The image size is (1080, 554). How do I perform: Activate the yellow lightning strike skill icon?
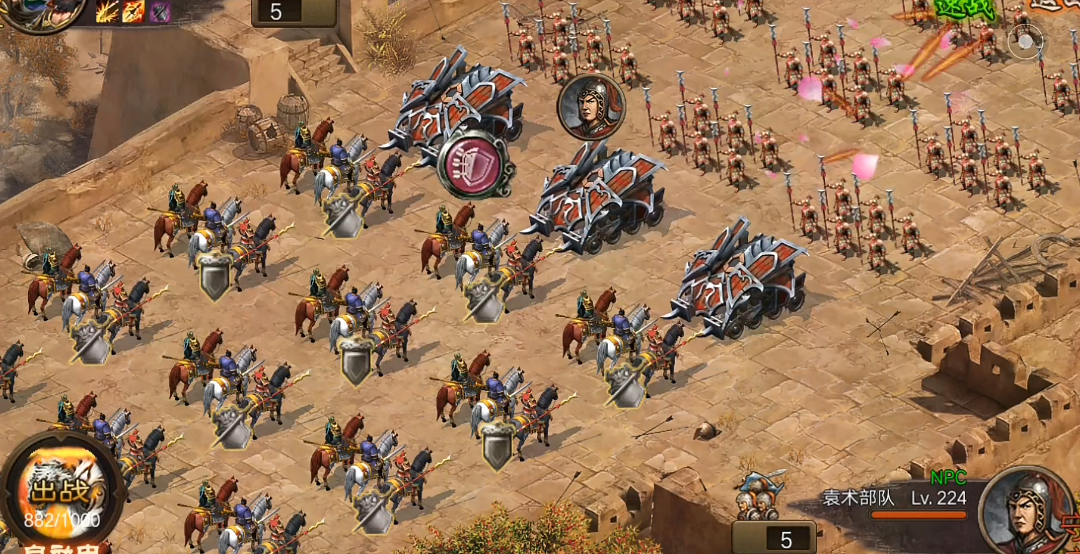coord(107,12)
